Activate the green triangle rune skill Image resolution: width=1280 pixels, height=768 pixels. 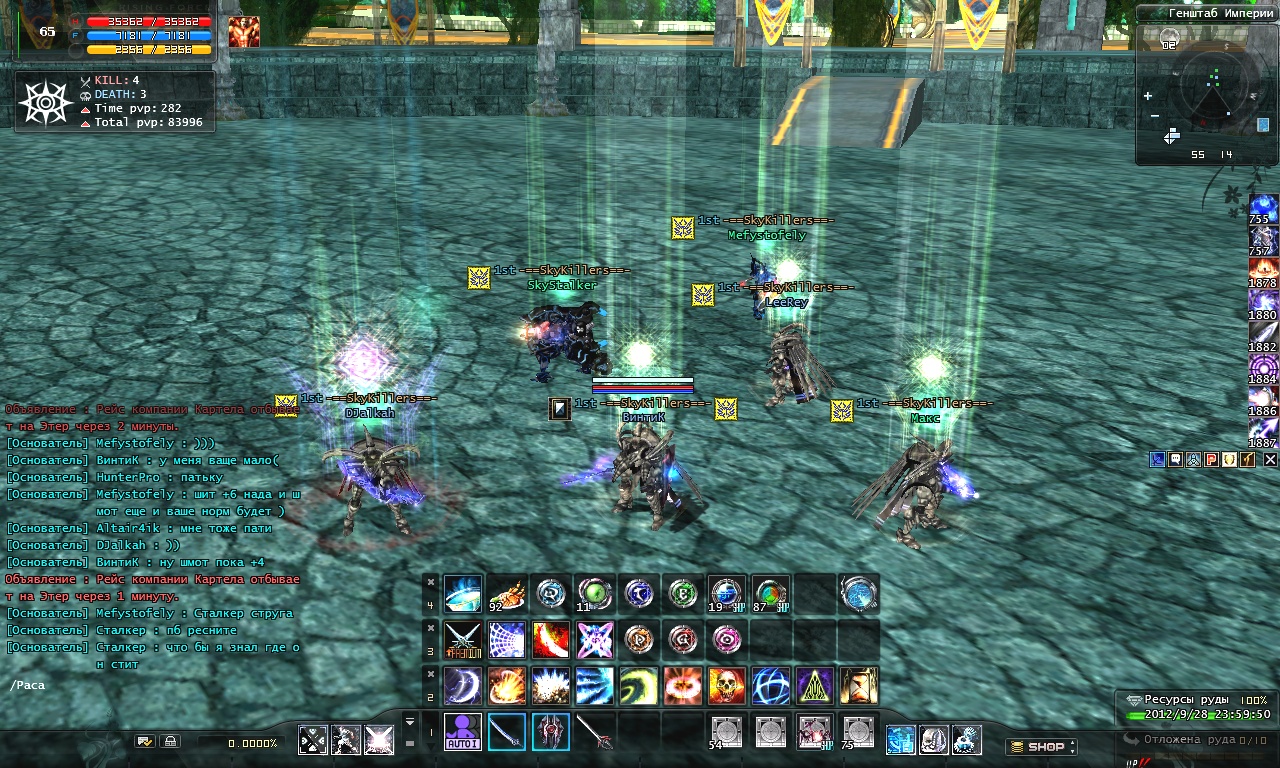pos(815,686)
